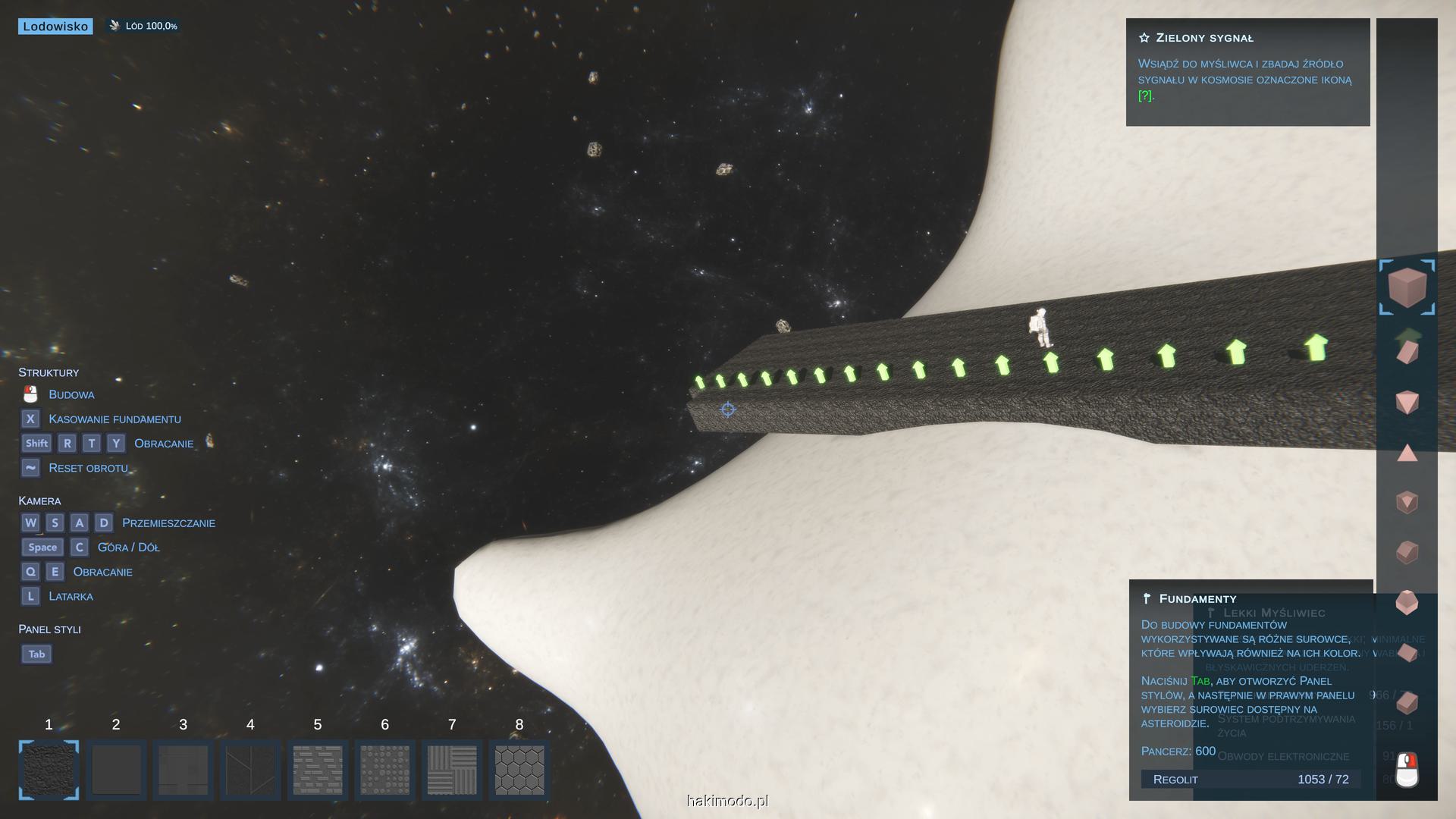
Task: Select the striped weave texture in slot 7
Action: (452, 770)
